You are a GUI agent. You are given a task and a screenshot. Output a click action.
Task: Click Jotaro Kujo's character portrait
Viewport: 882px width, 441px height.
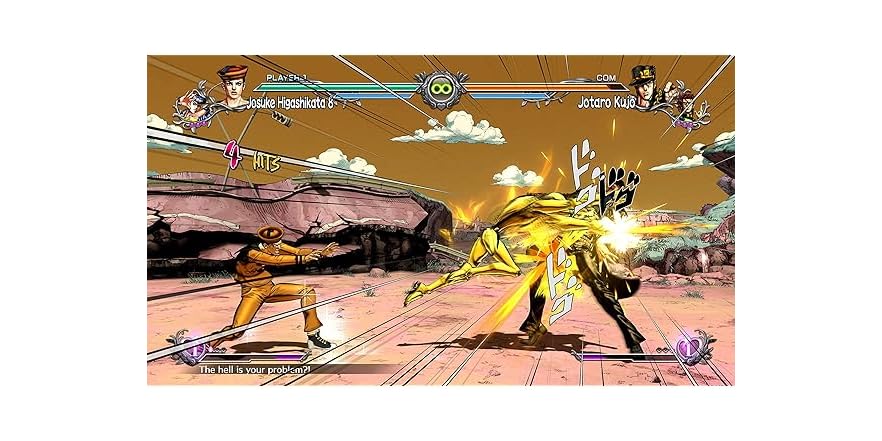click(x=643, y=86)
